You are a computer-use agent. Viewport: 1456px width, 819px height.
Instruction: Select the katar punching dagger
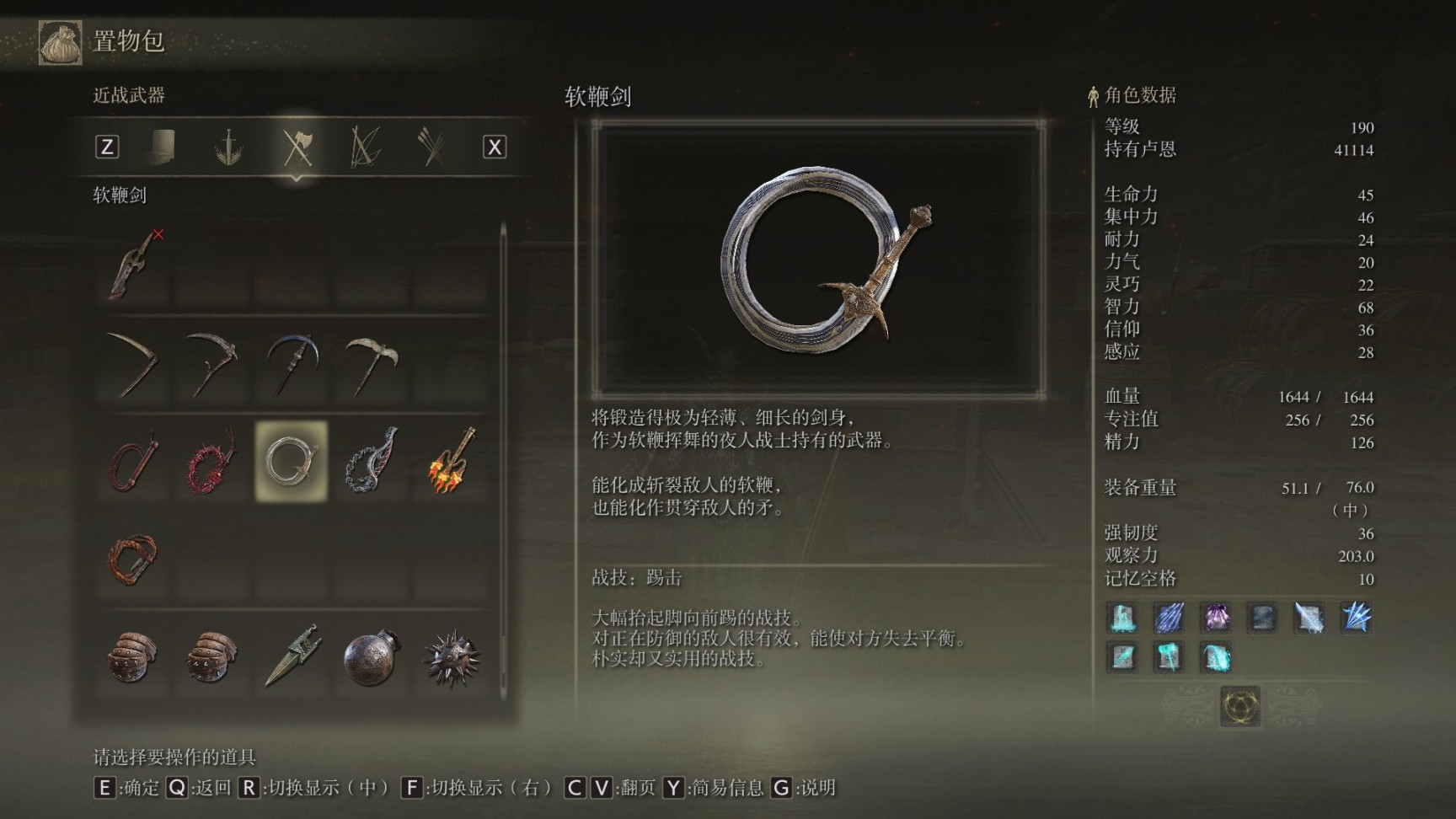pos(292,657)
